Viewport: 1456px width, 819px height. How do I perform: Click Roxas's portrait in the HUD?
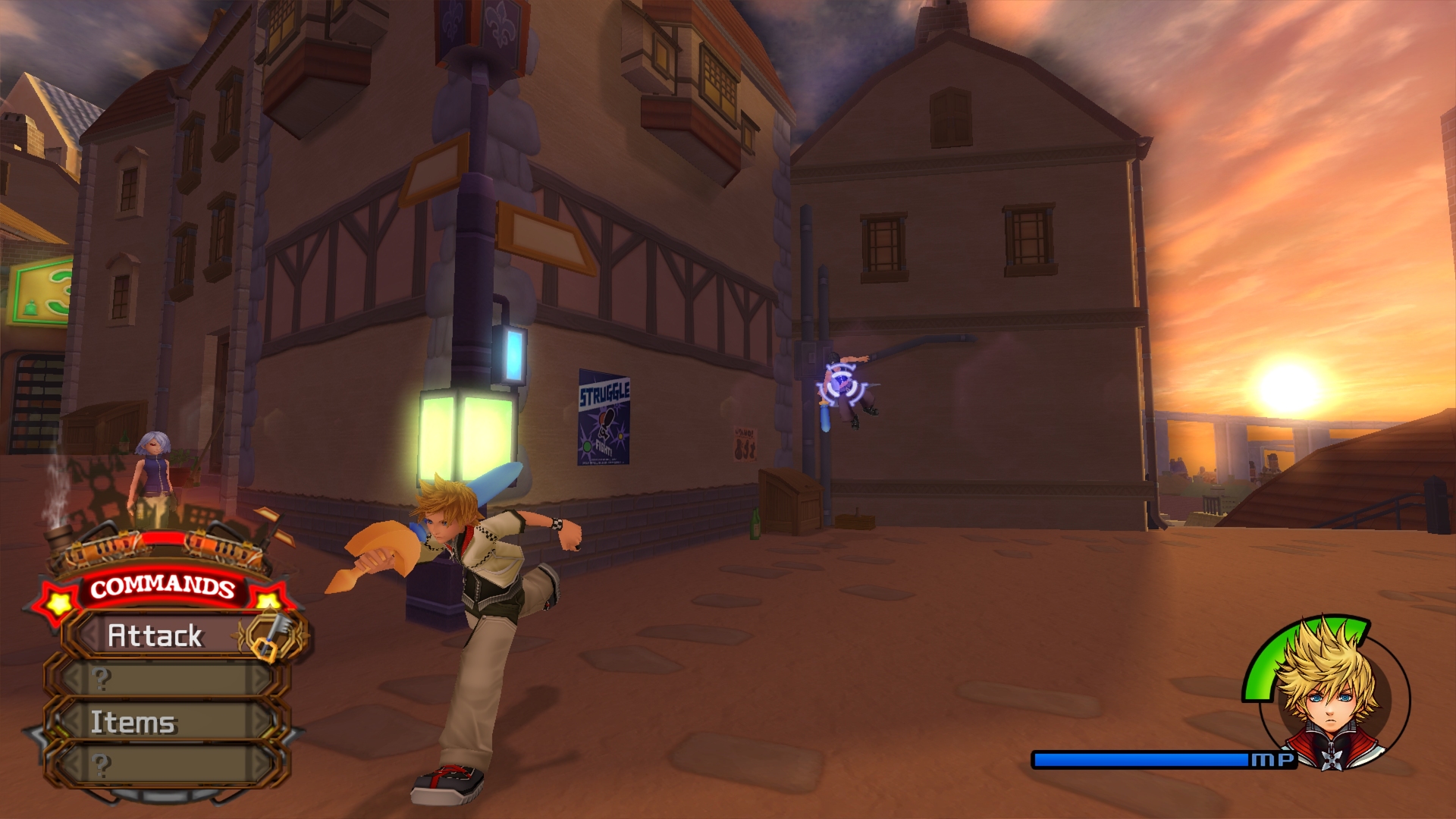1329,694
